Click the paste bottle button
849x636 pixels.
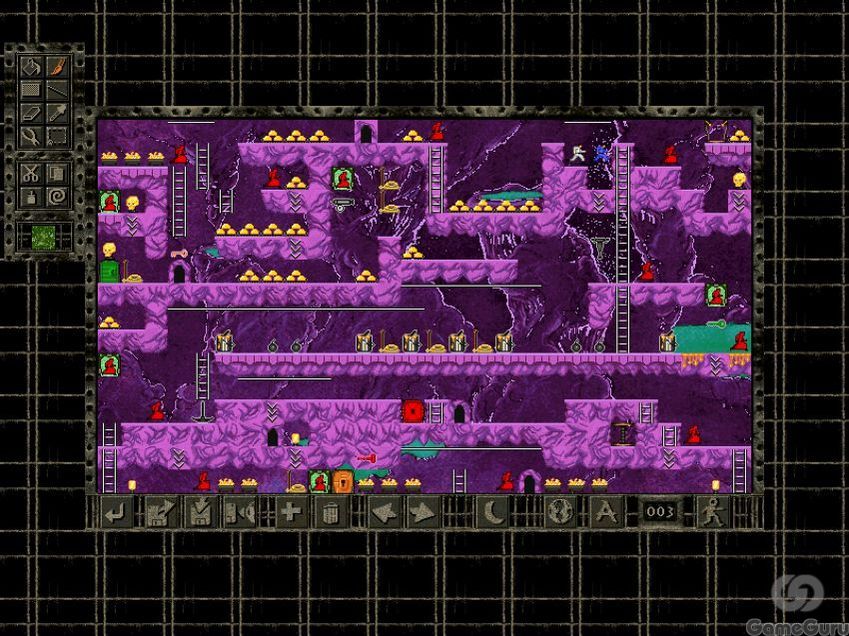point(32,195)
